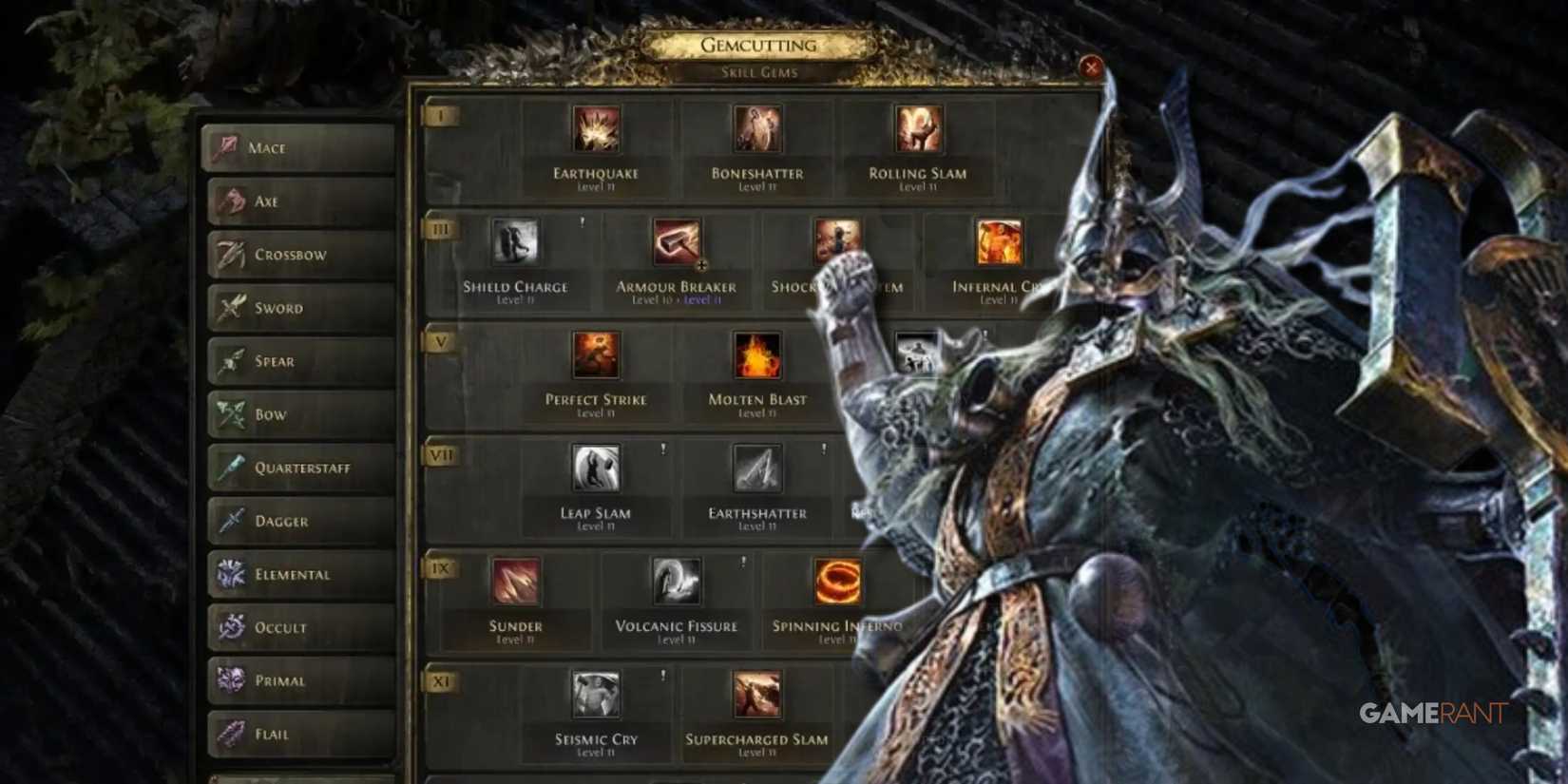Screen dimensions: 1568x784
Task: Click the Leap Slam gem icon
Action: point(596,469)
